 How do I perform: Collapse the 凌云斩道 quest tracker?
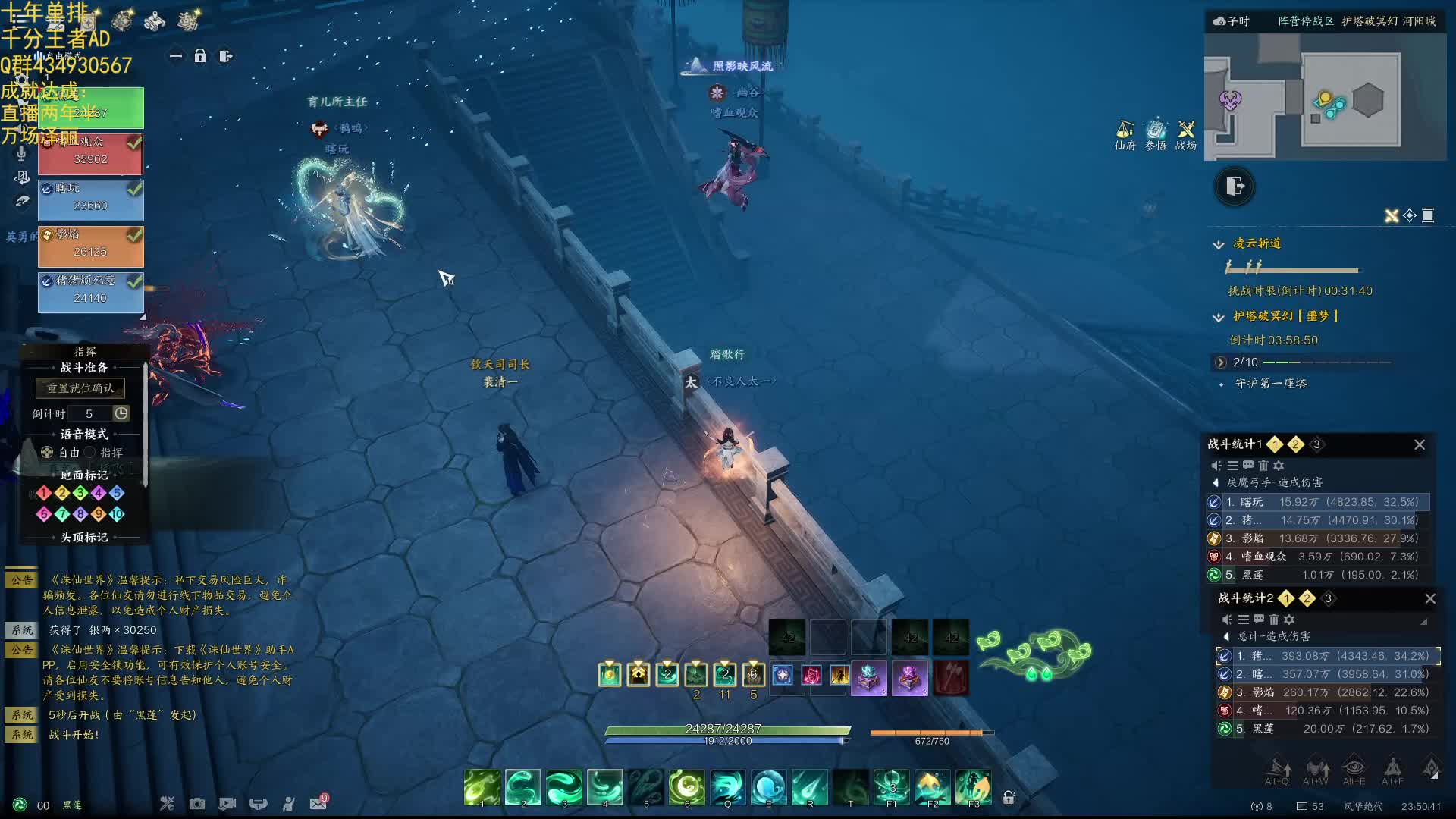click(1219, 244)
